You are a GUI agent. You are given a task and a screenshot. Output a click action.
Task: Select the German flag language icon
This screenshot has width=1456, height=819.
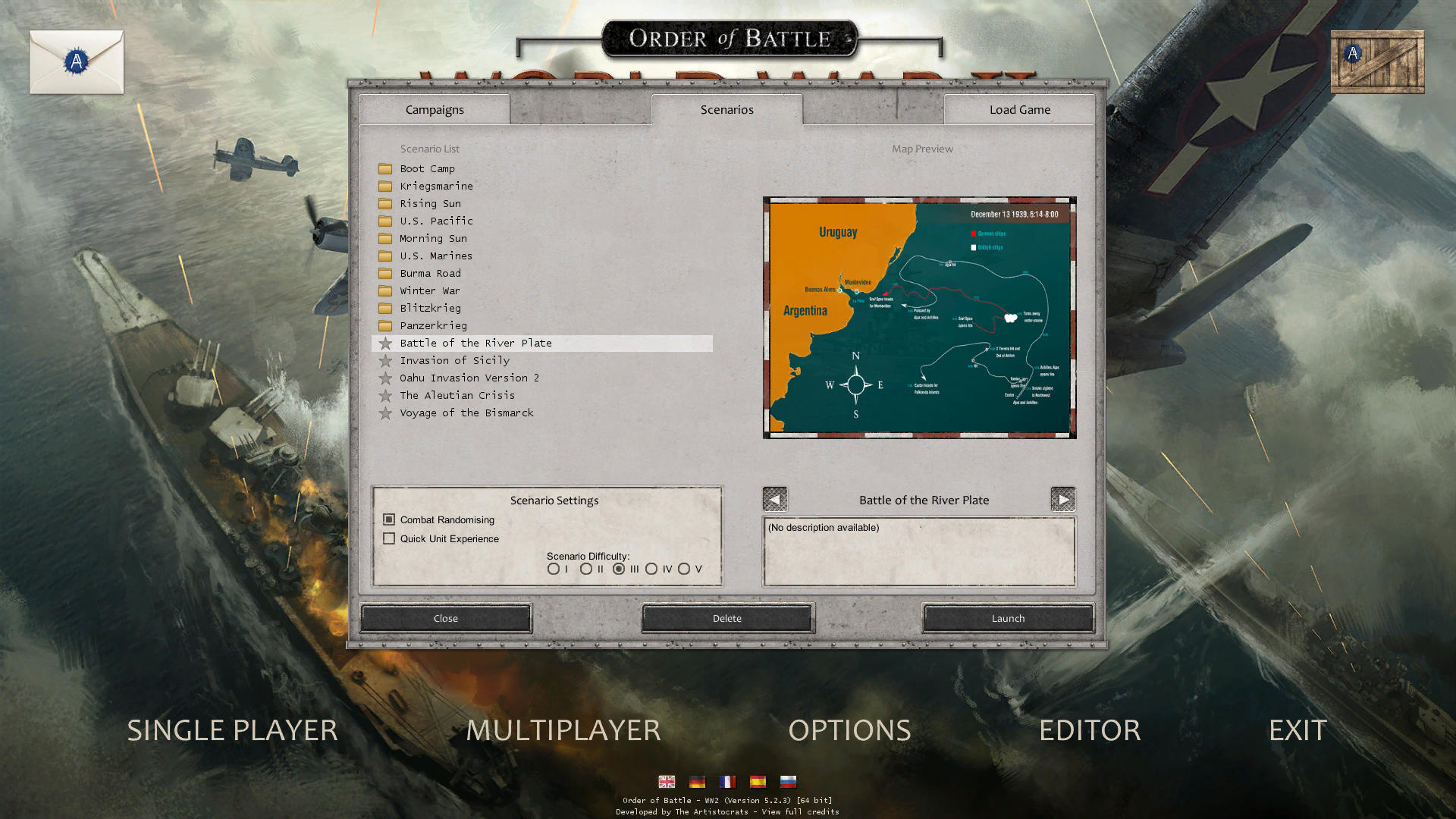click(x=697, y=782)
